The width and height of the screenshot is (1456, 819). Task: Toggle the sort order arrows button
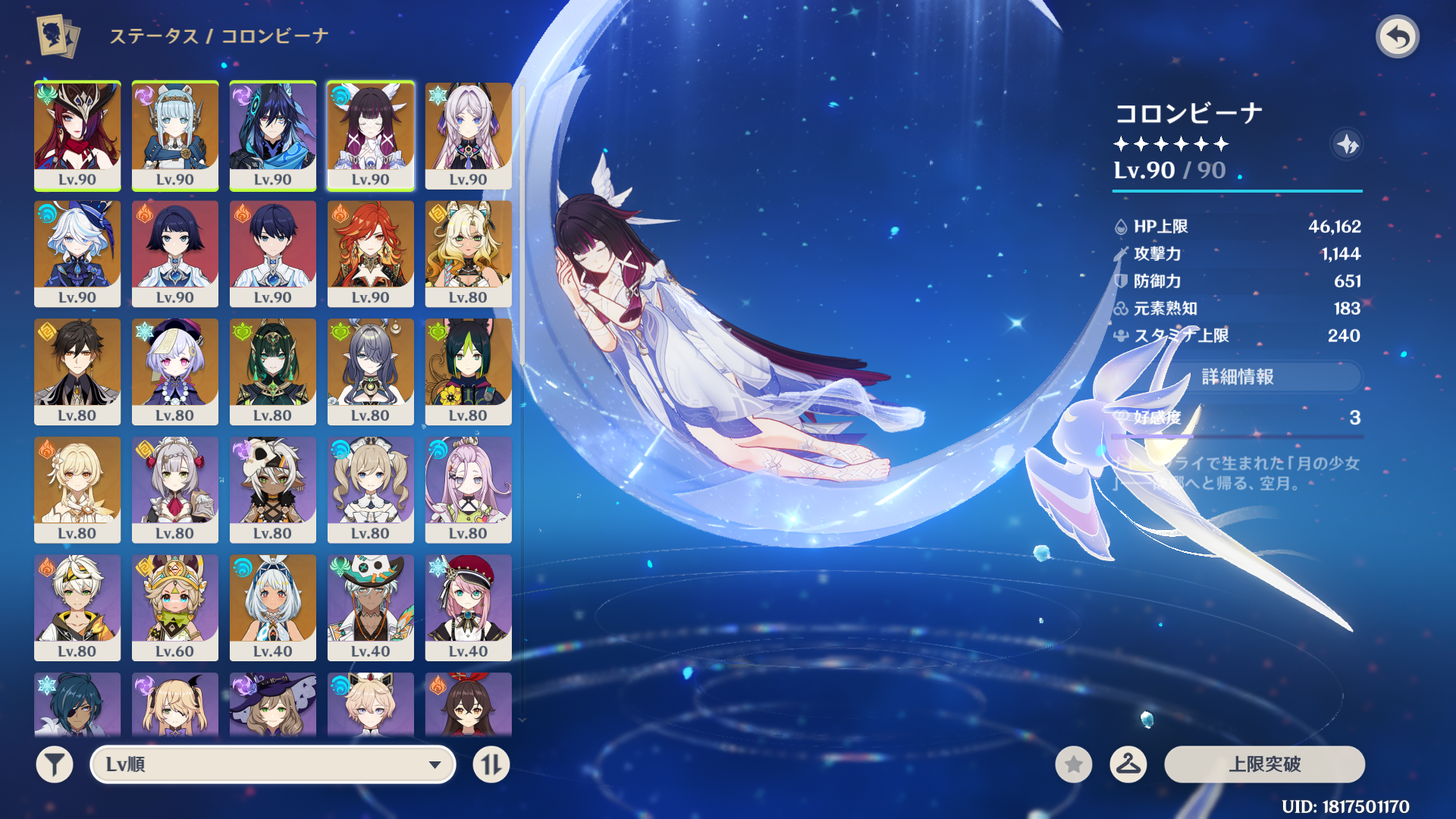pyautogui.click(x=491, y=764)
